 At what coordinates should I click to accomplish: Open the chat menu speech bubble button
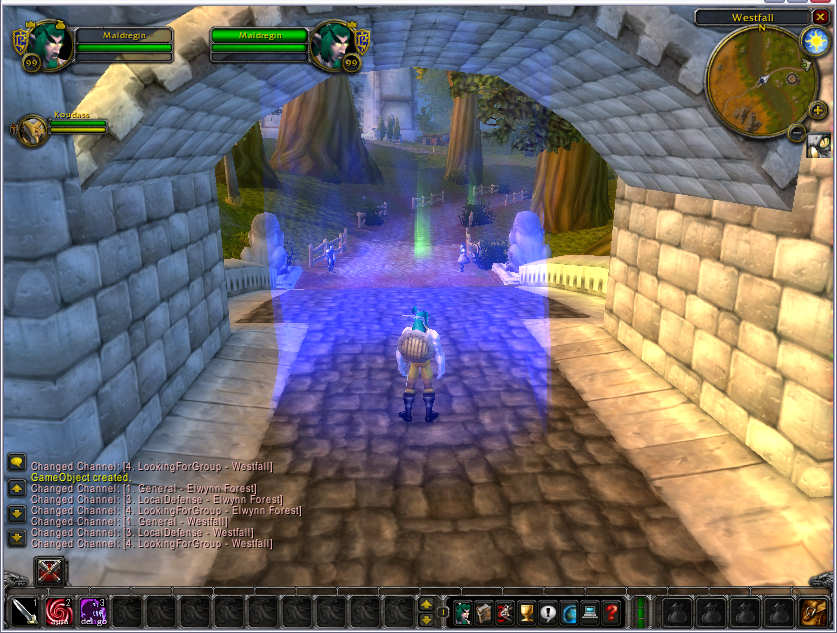(x=16, y=462)
